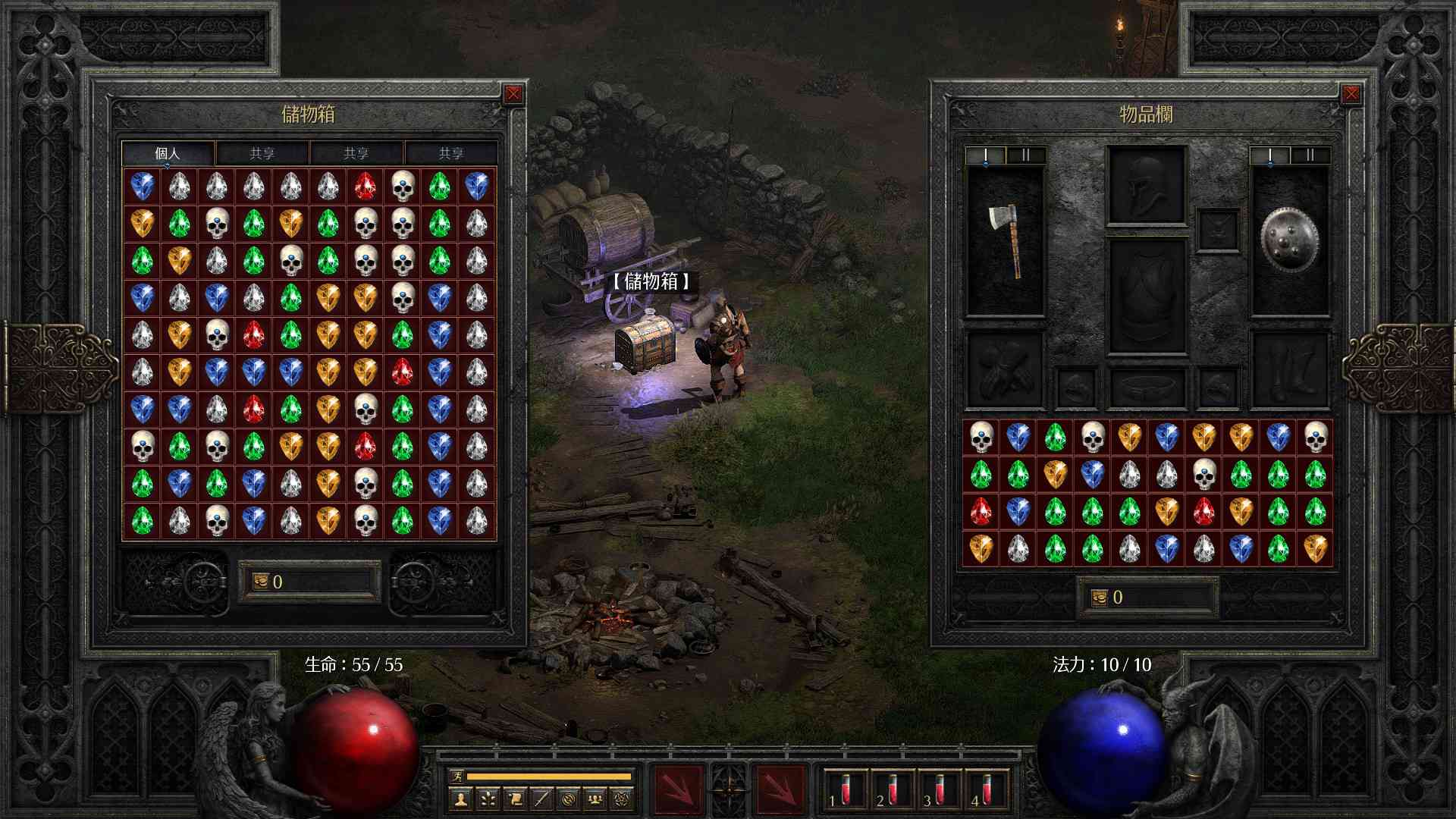Toggle the run/walk icon
Viewport: 1456px width, 819px height.
tap(457, 776)
